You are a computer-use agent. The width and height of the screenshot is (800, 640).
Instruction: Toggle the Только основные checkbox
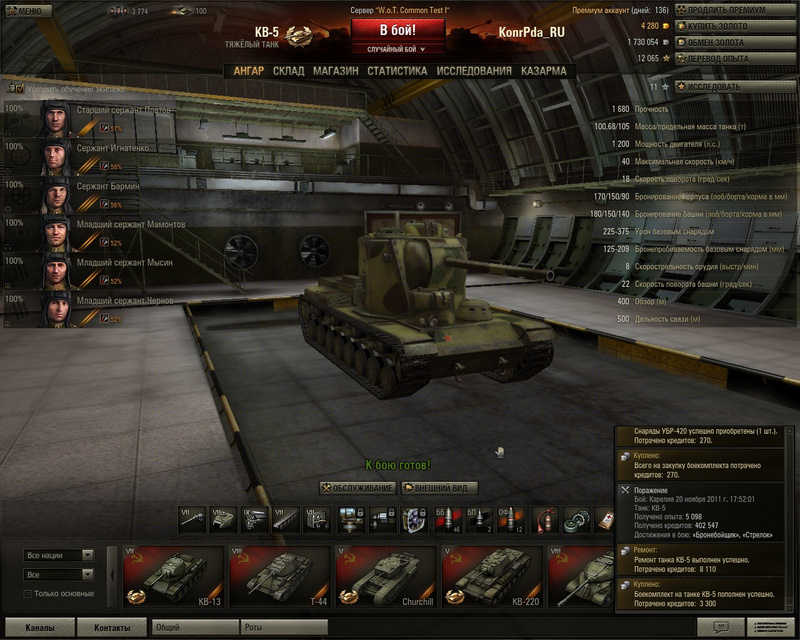[x=27, y=594]
